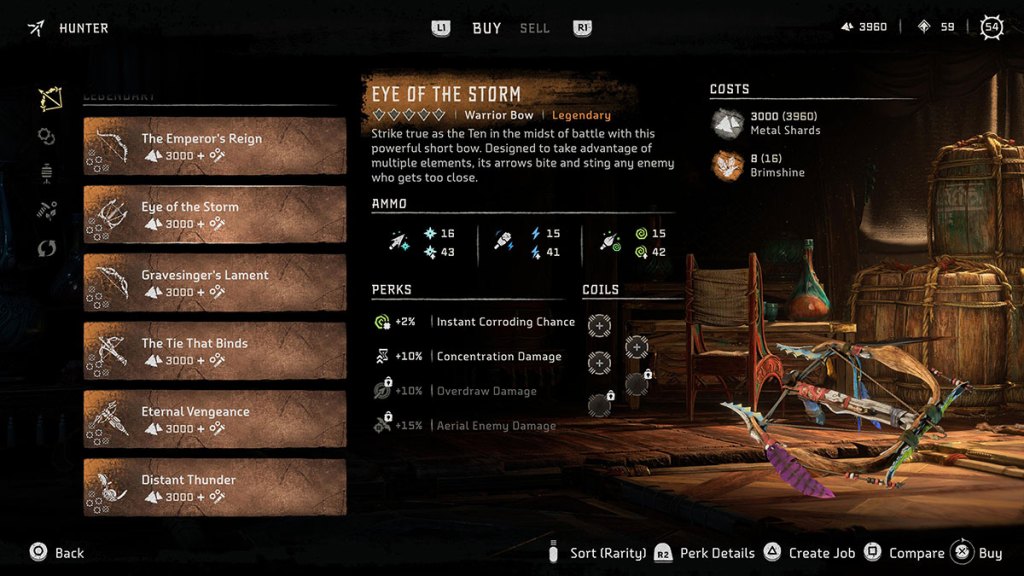Open the resources and plants category icon
Screen dimensions: 1024x576
tap(47, 209)
